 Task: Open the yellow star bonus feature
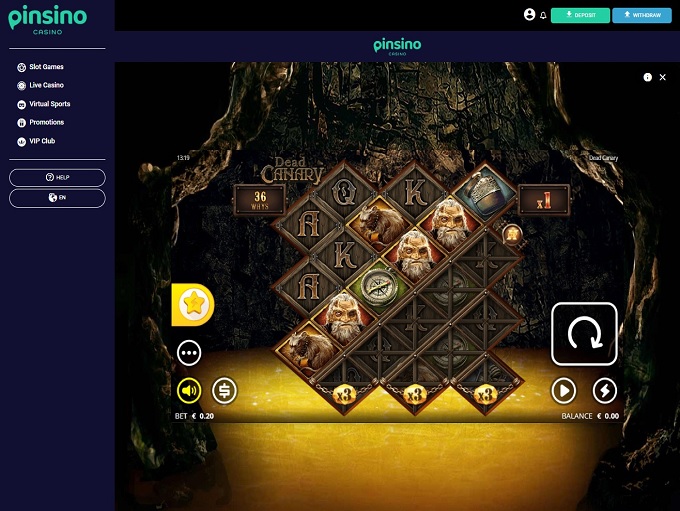coord(192,305)
